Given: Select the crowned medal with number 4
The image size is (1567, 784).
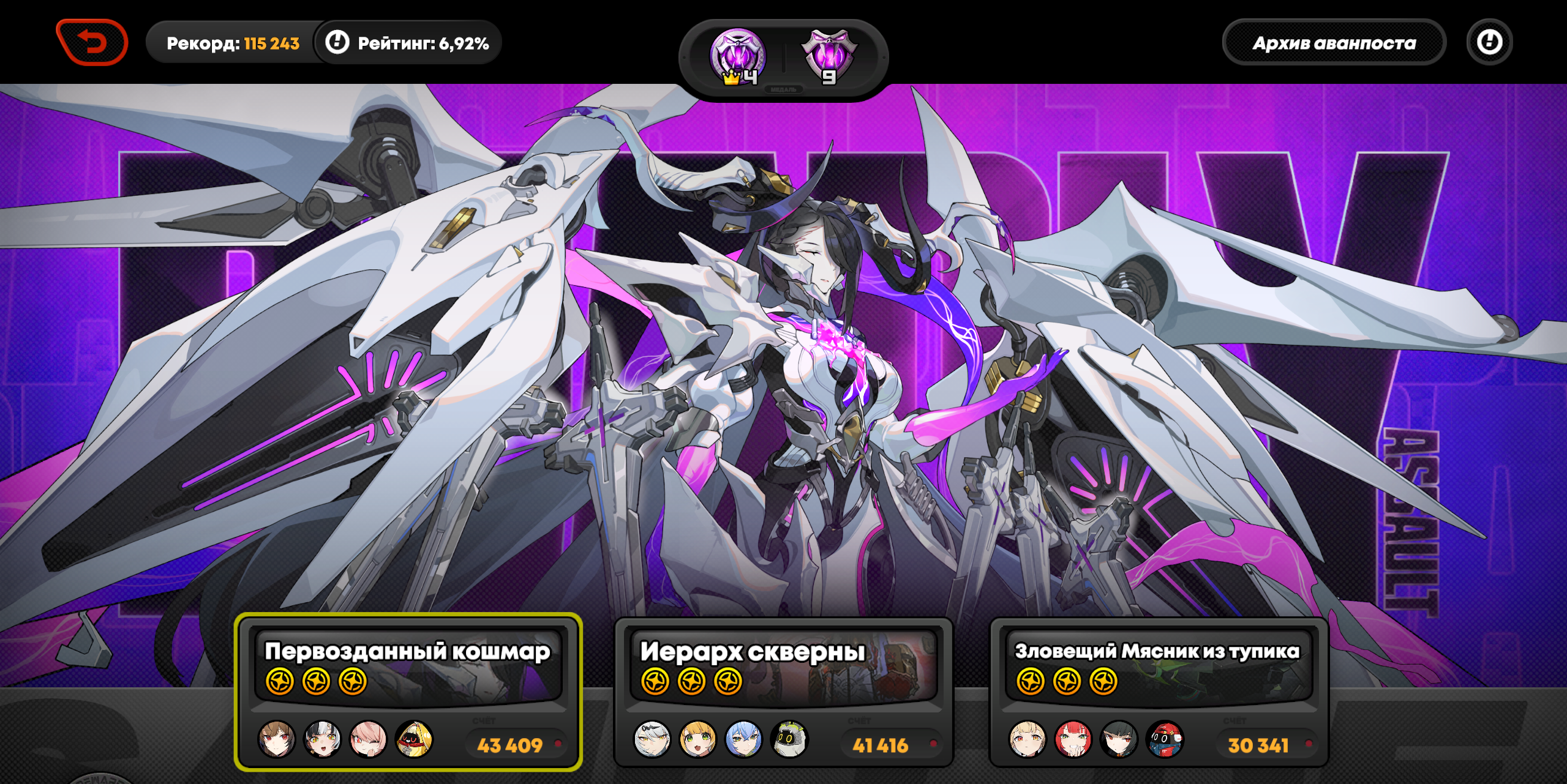Looking at the screenshot, I should 738,57.
